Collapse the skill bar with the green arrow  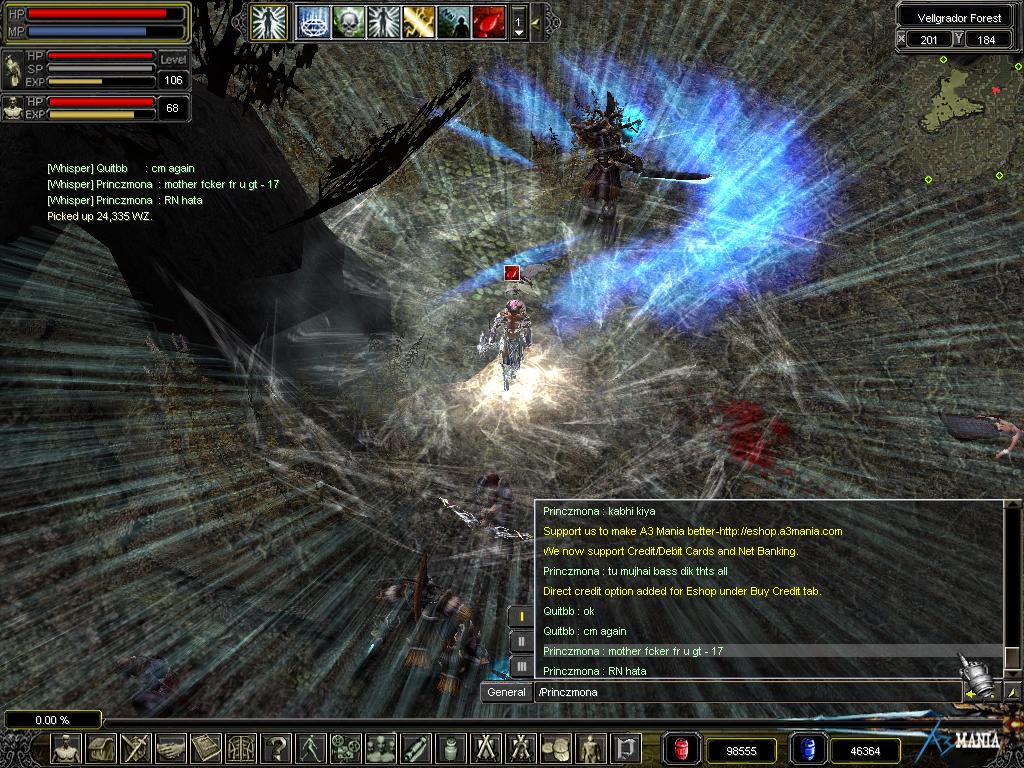(x=537, y=21)
